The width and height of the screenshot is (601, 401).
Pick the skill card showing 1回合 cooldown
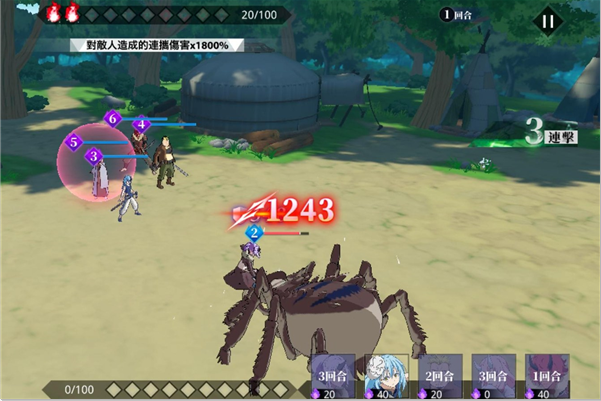tap(546, 377)
